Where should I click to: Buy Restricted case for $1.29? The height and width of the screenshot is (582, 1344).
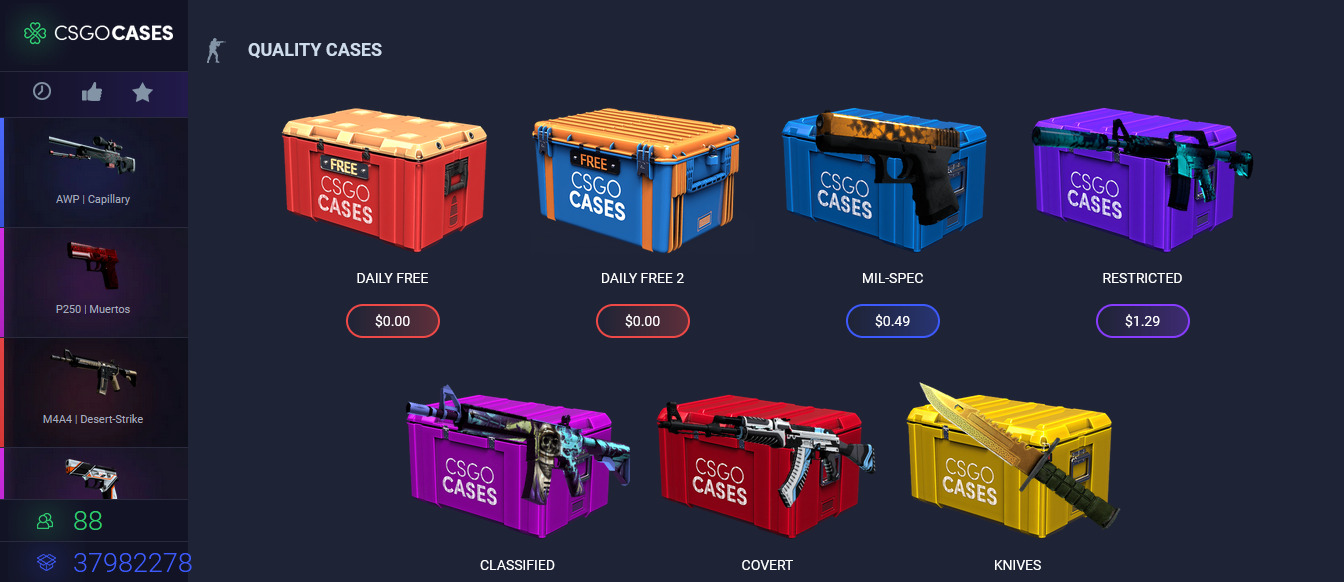click(x=1142, y=321)
